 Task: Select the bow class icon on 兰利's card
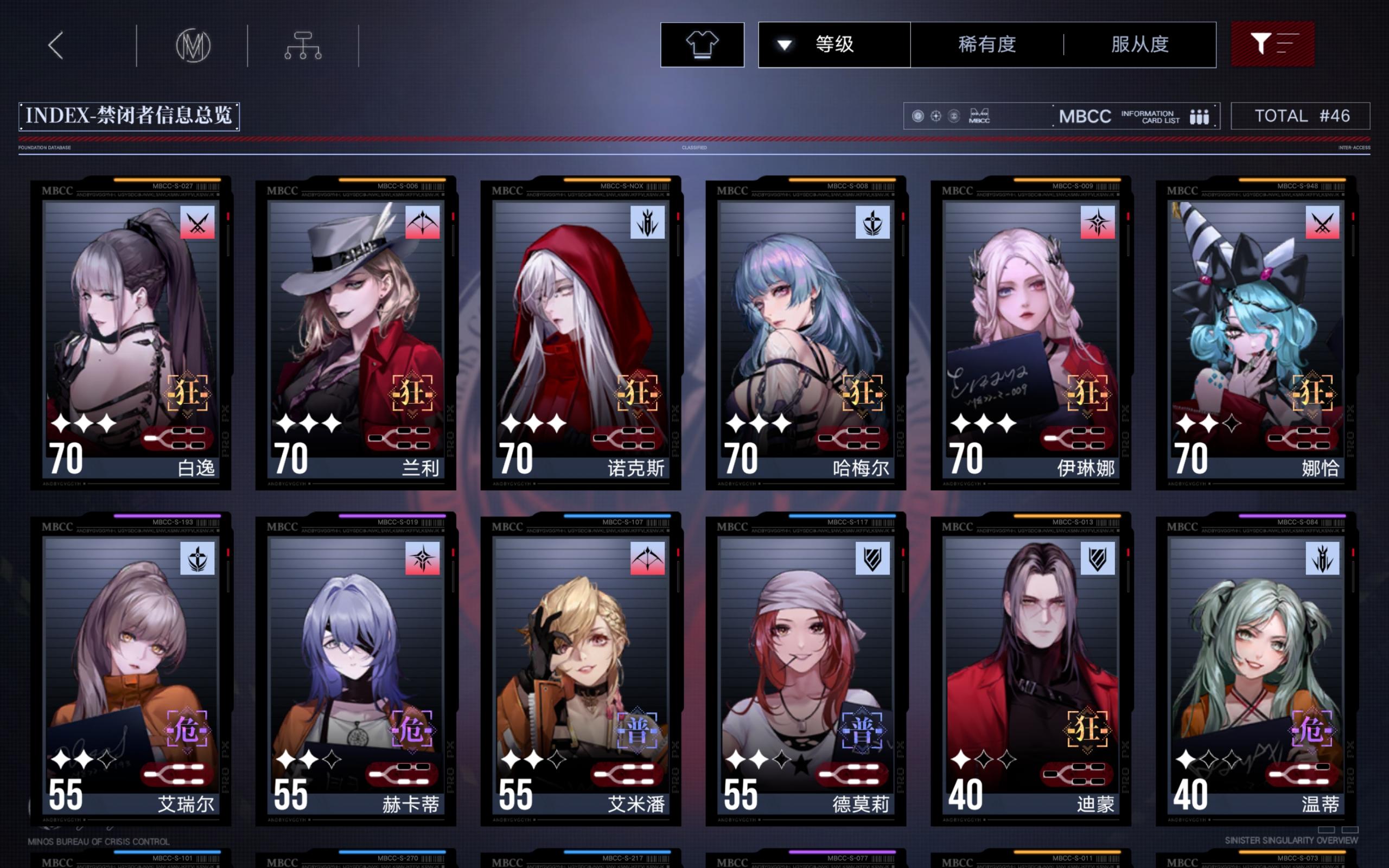coord(423,224)
